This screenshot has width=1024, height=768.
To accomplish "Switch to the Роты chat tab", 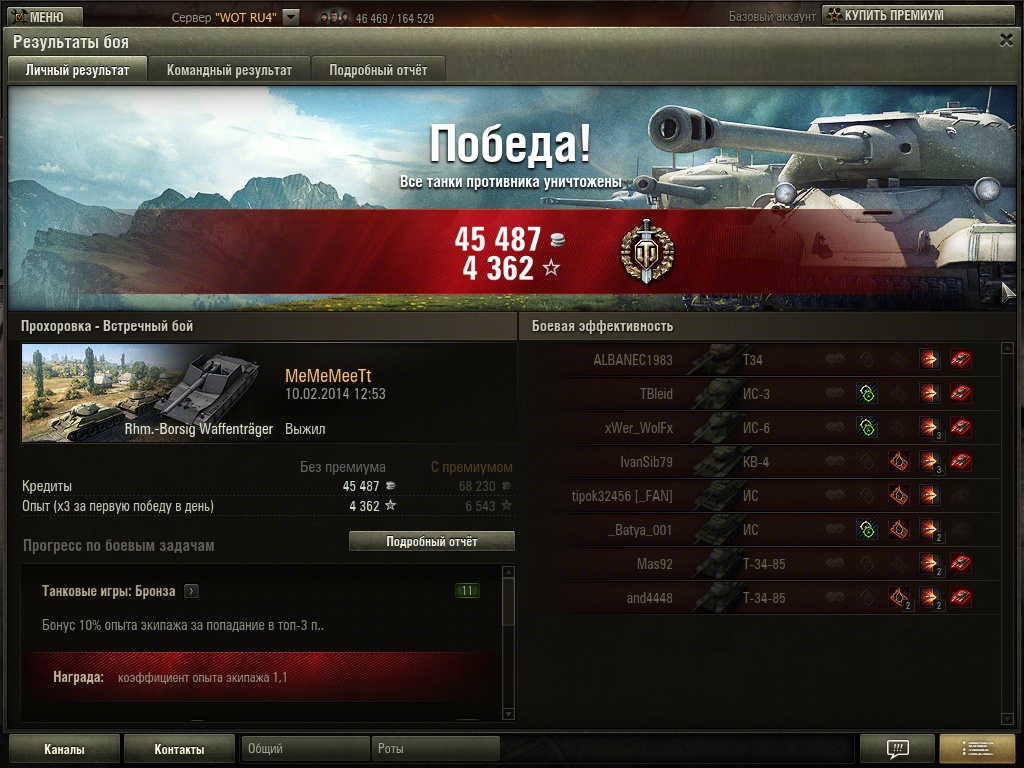I will click(x=436, y=748).
